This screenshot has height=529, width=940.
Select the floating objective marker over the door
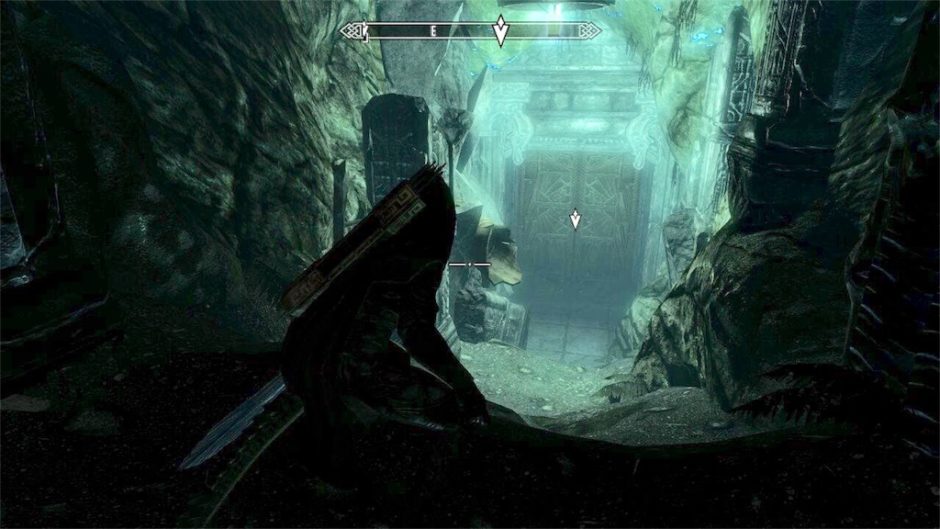(575, 219)
